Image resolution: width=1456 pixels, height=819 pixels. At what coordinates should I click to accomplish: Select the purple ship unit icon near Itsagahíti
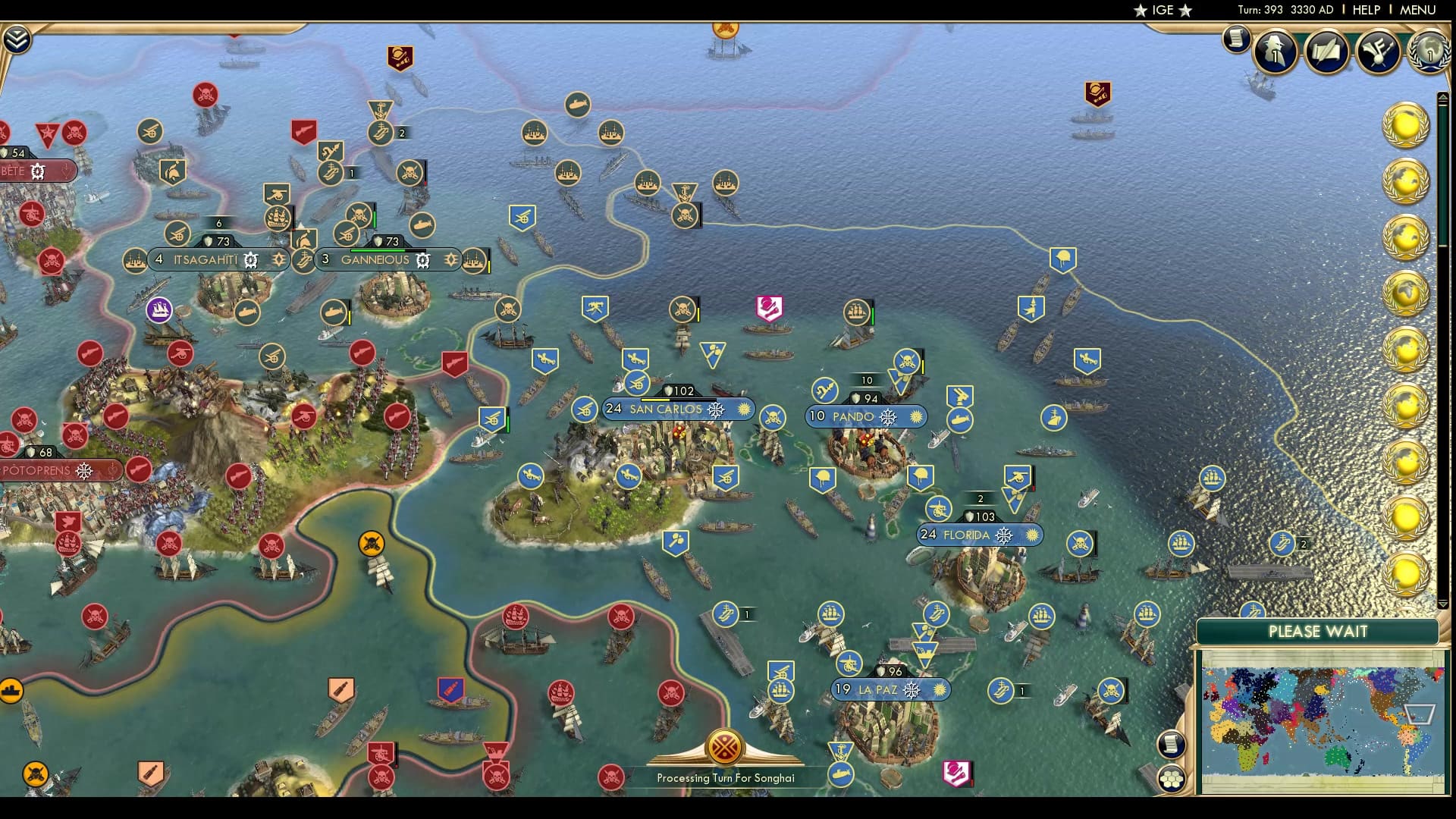(160, 311)
